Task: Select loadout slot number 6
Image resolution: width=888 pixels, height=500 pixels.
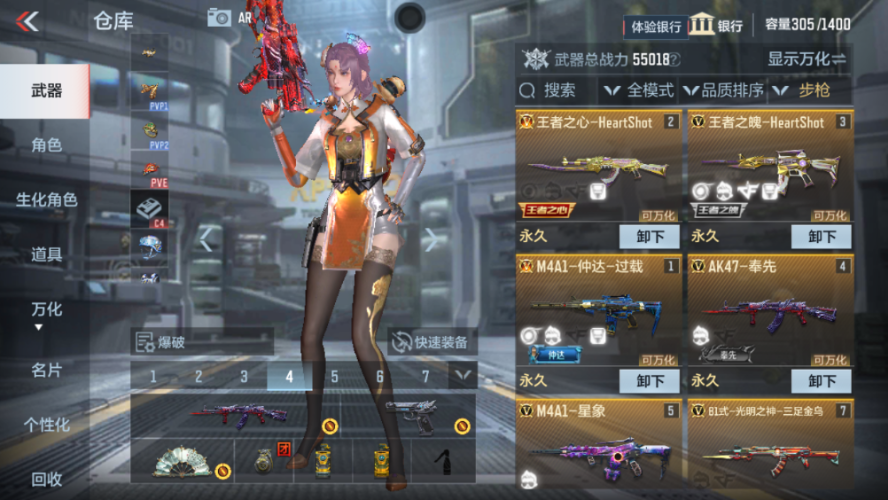Action: point(380,377)
